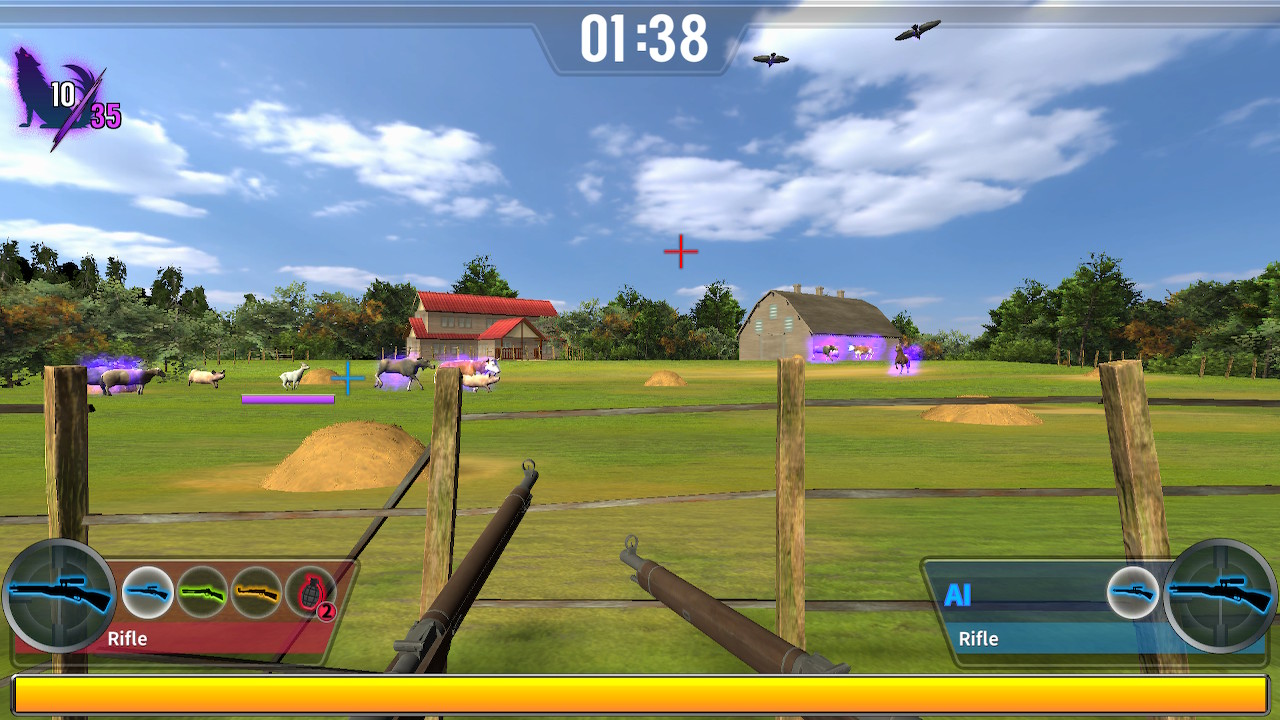This screenshot has height=720, width=1280.
Task: Click the white-glow rifle slot in weapon bar
Action: click(x=146, y=592)
